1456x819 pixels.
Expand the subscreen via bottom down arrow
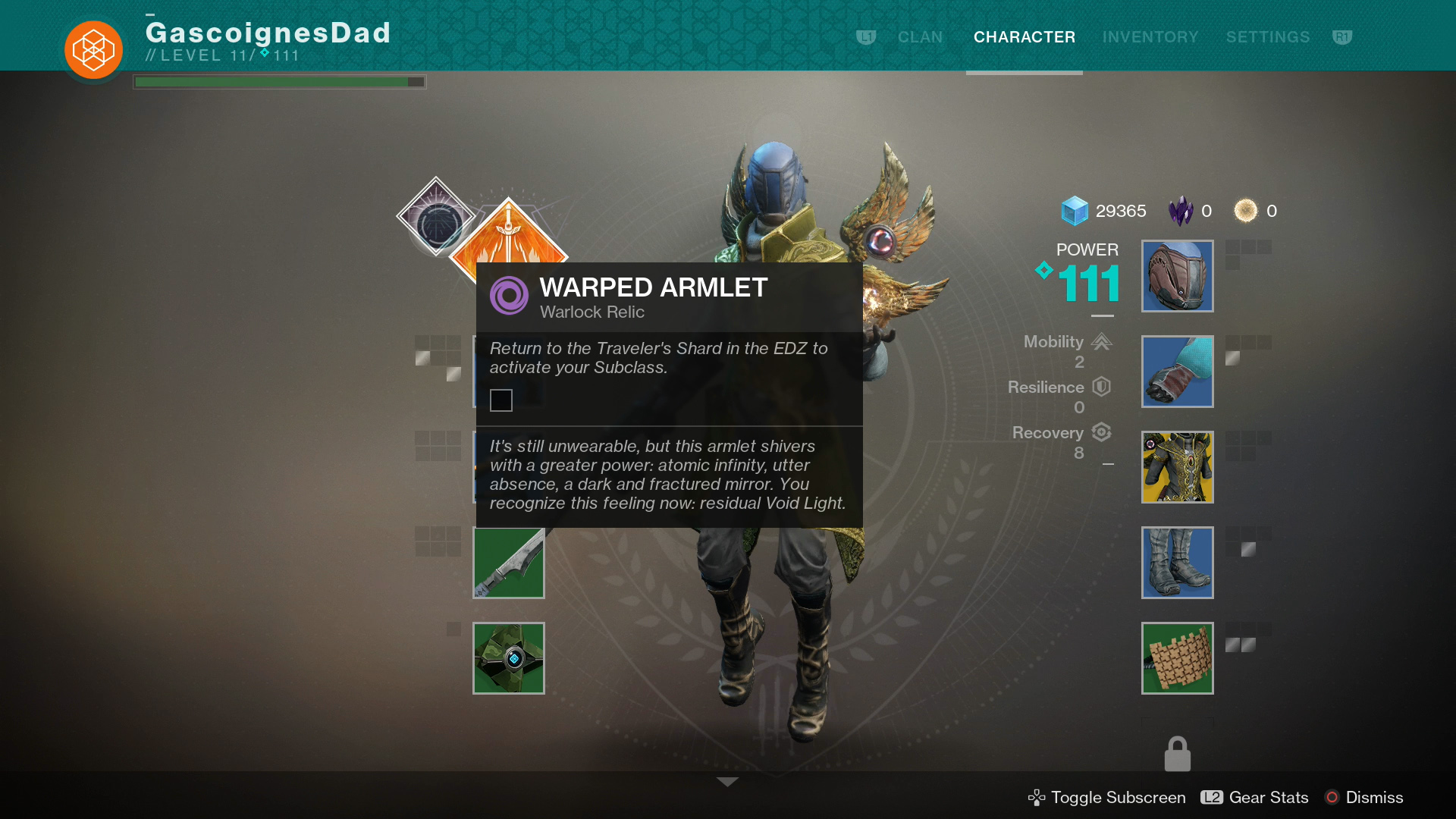coord(727,781)
